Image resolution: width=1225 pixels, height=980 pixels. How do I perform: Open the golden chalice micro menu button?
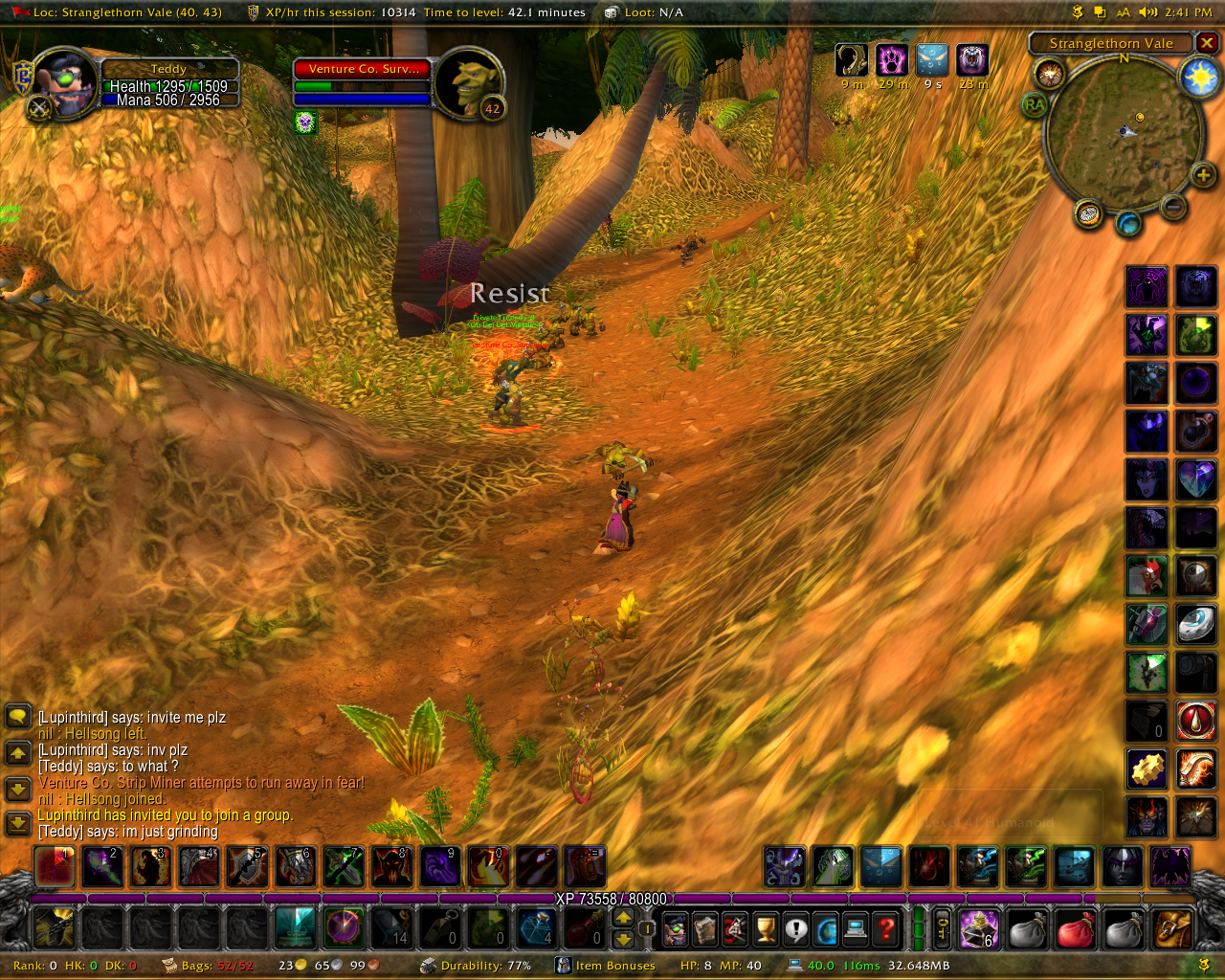(765, 928)
